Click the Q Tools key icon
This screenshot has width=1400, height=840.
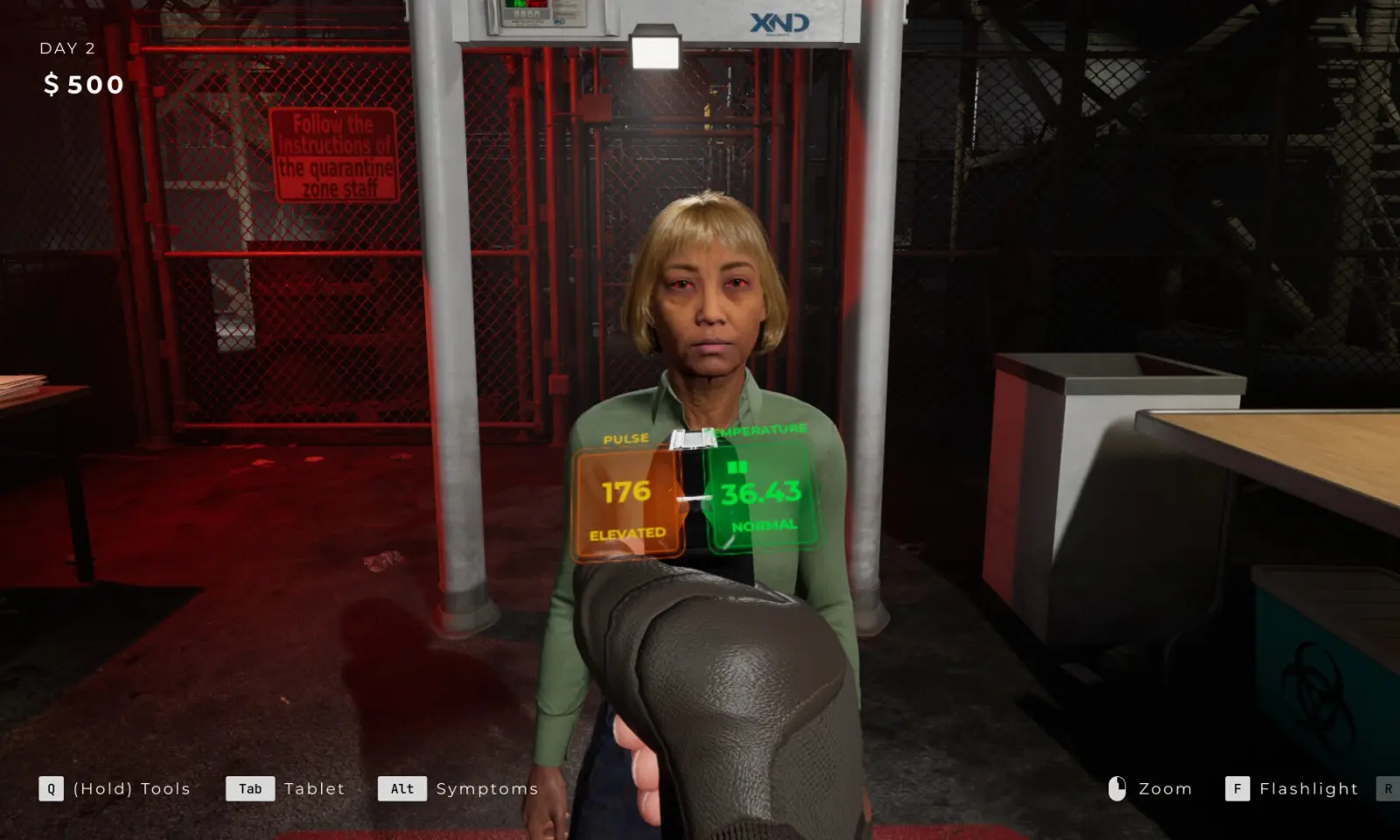(50, 788)
